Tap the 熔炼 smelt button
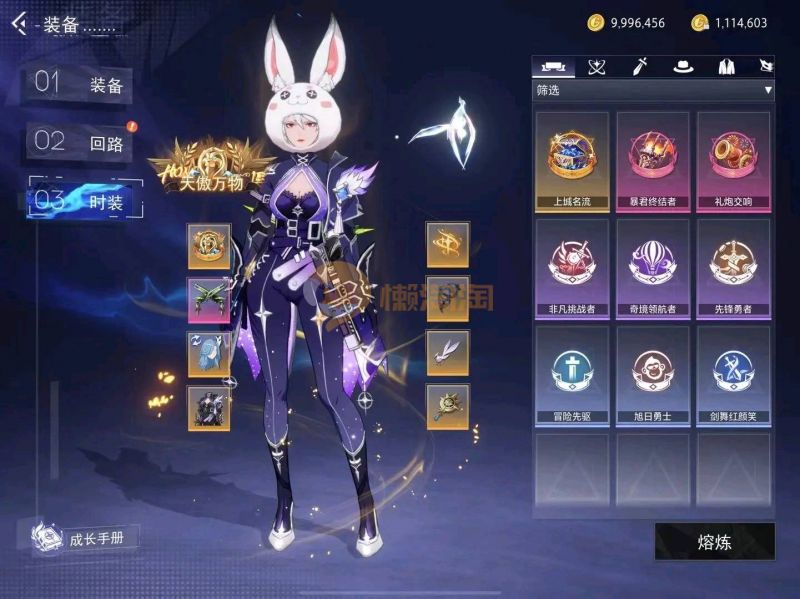 click(714, 542)
